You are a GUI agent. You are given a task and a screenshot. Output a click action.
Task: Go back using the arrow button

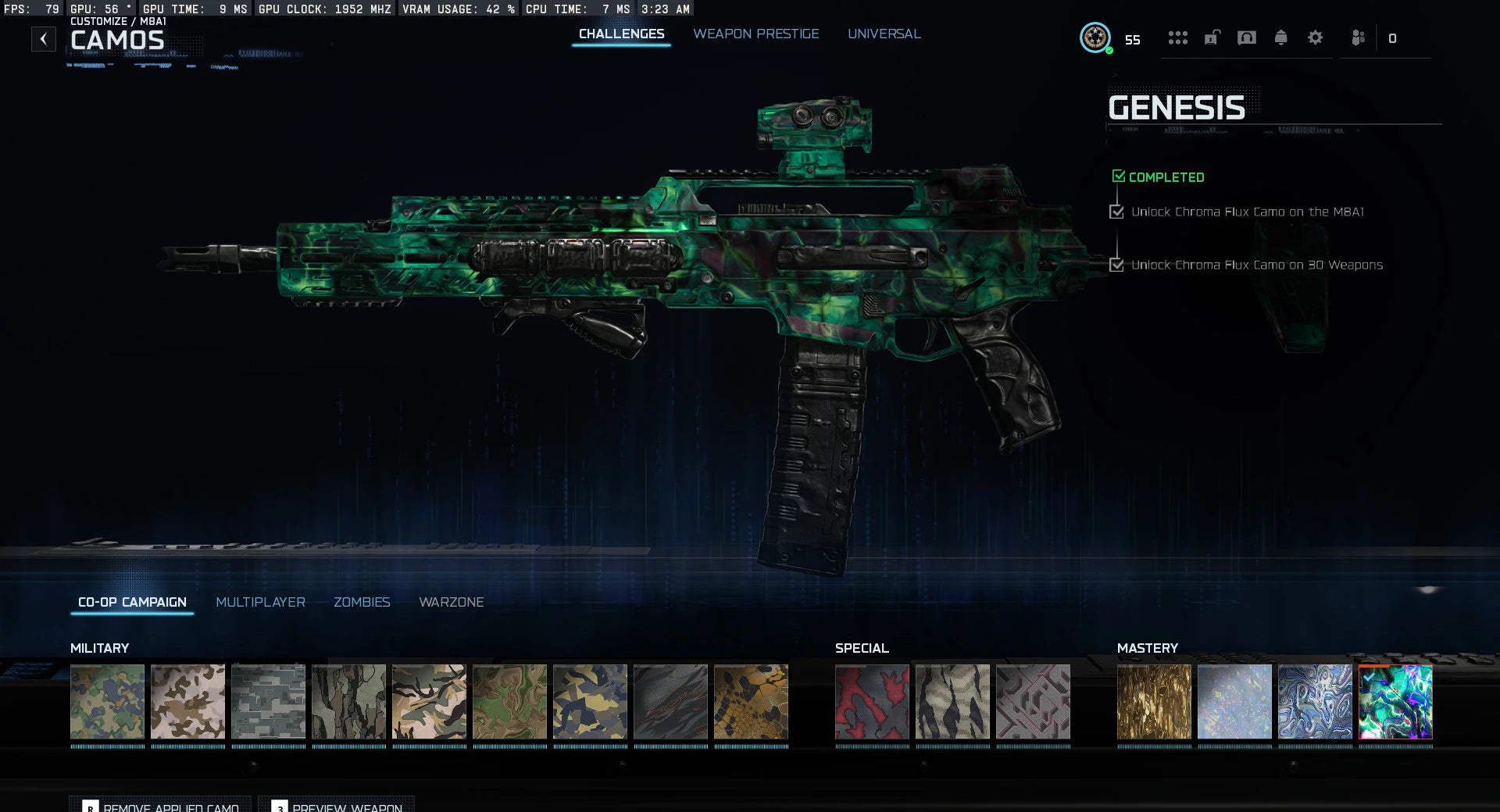pyautogui.click(x=44, y=39)
